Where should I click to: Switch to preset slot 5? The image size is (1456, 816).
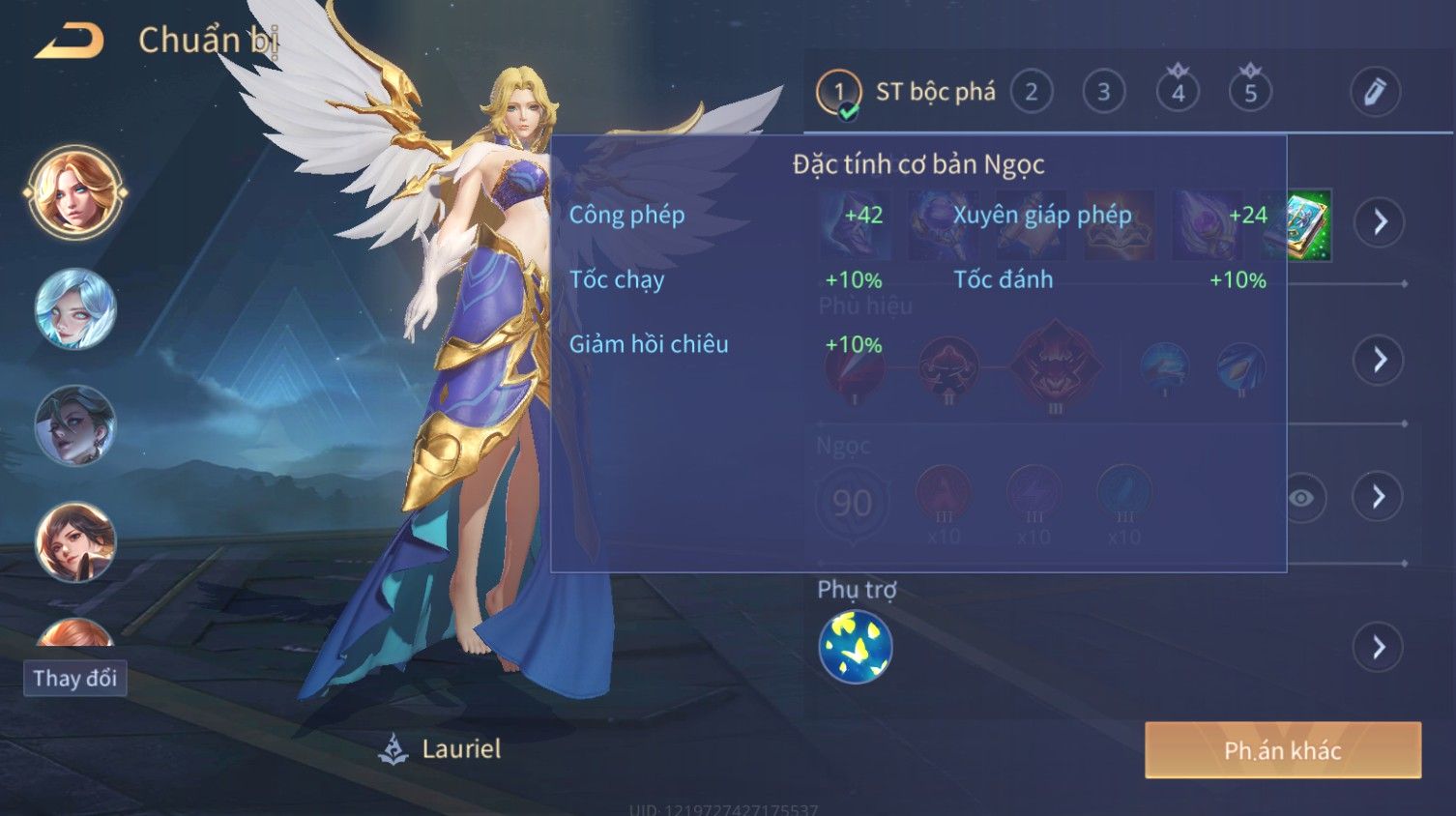[x=1250, y=93]
